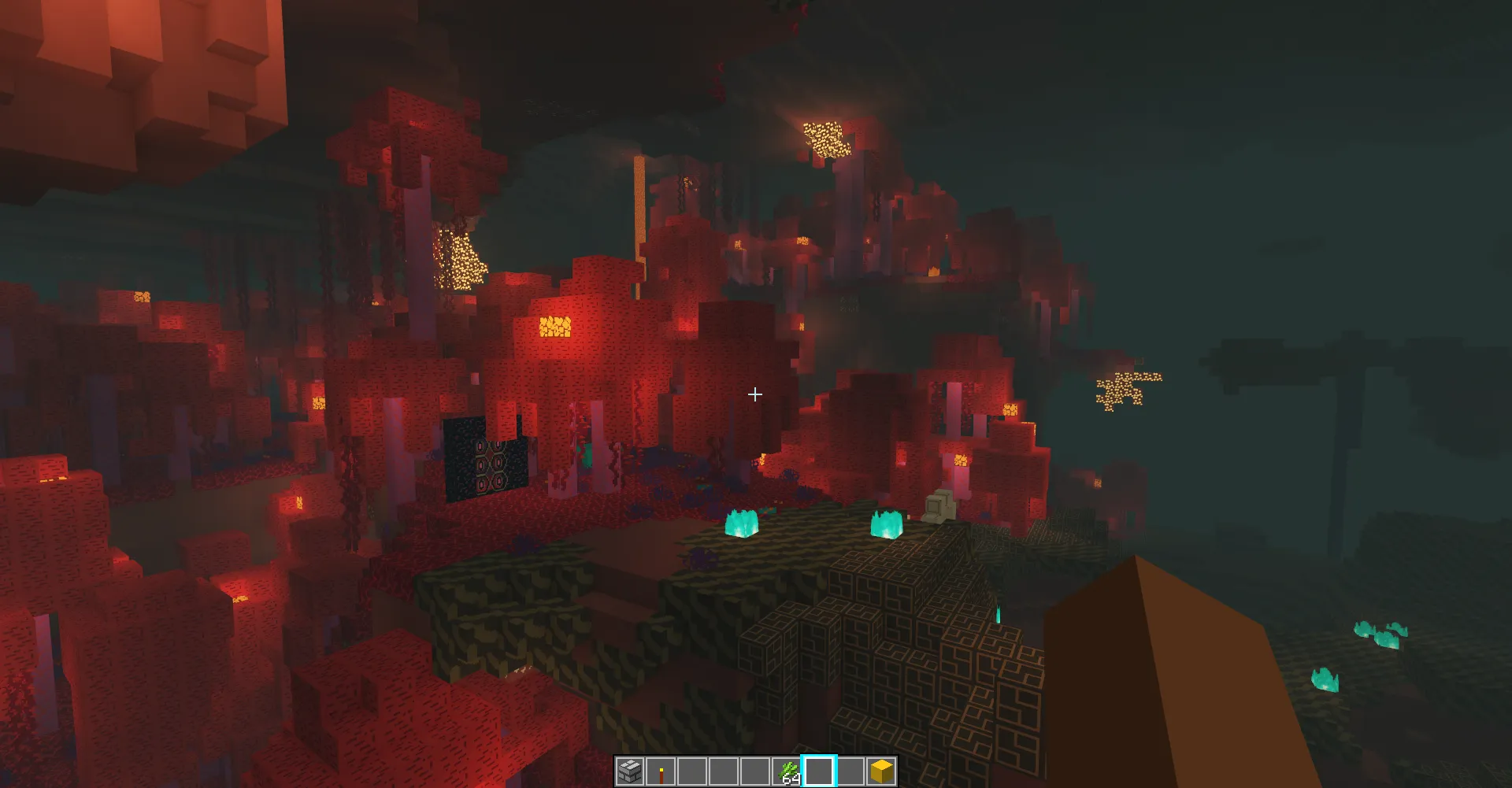The image size is (1512, 788).
Task: Click the currently highlighted empty hotbar slot
Action: click(820, 772)
